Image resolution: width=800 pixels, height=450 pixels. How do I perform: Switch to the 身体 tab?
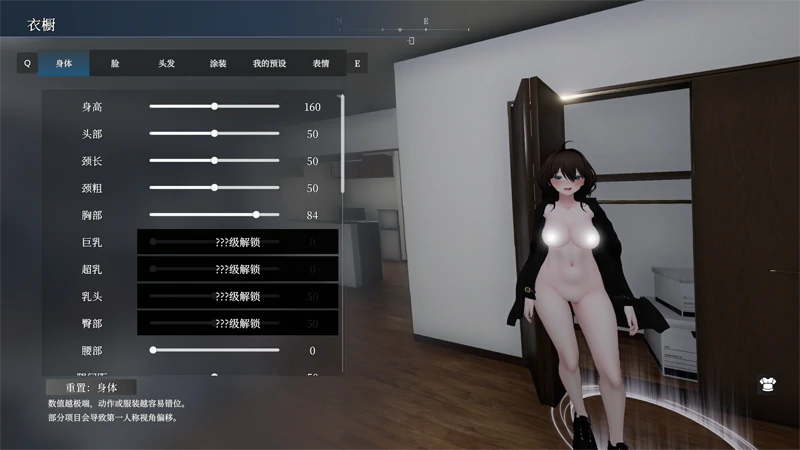[x=64, y=63]
